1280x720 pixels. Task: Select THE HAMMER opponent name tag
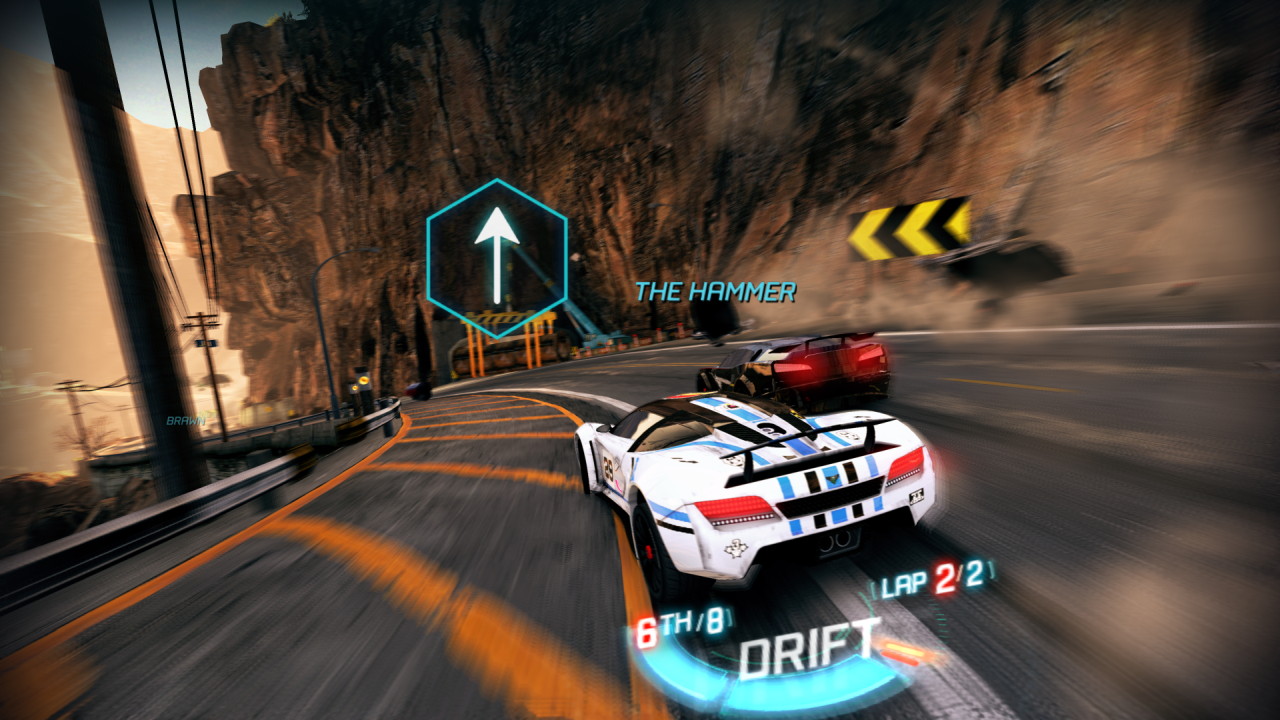pos(716,292)
